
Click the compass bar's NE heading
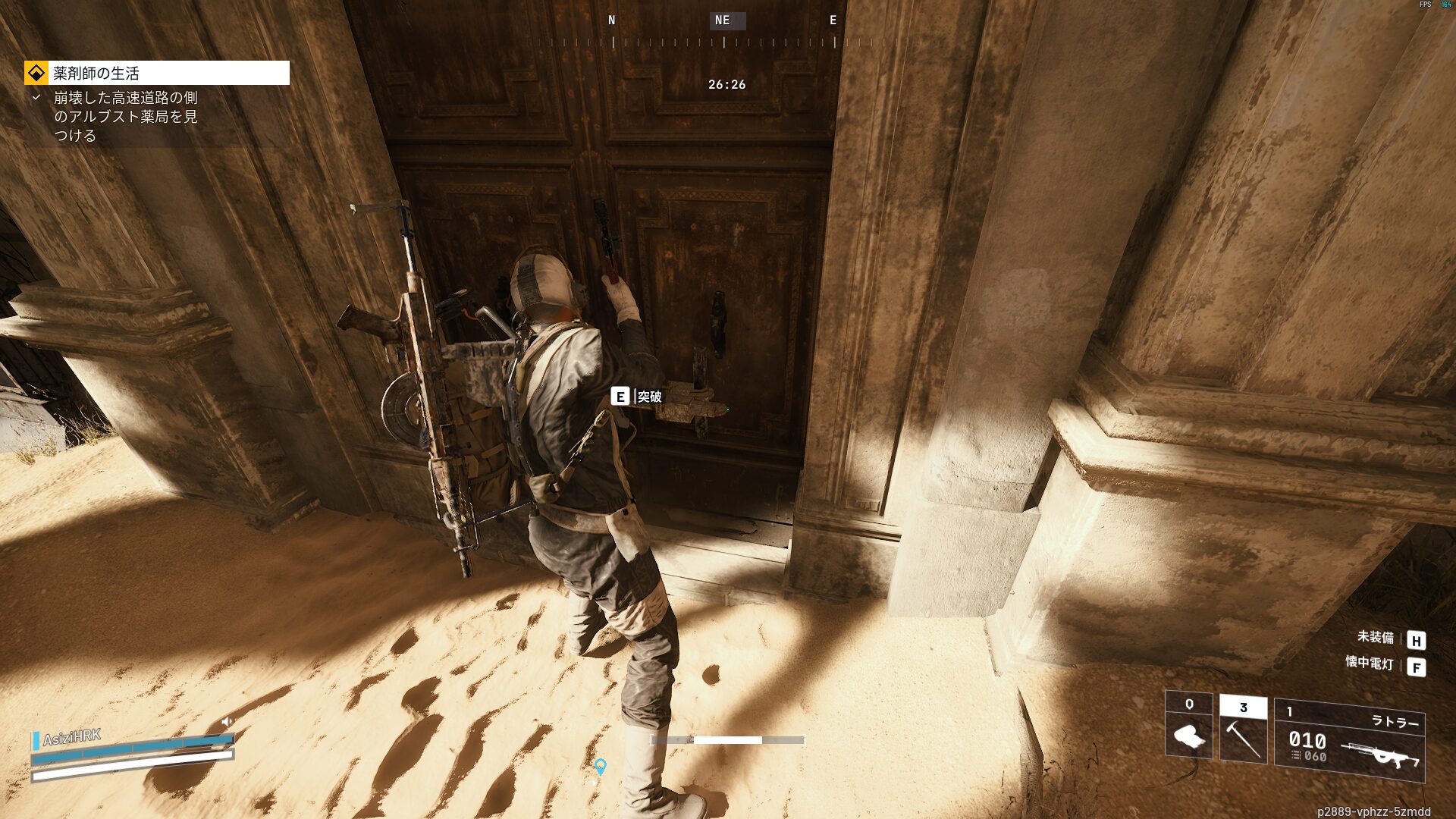coord(723,20)
